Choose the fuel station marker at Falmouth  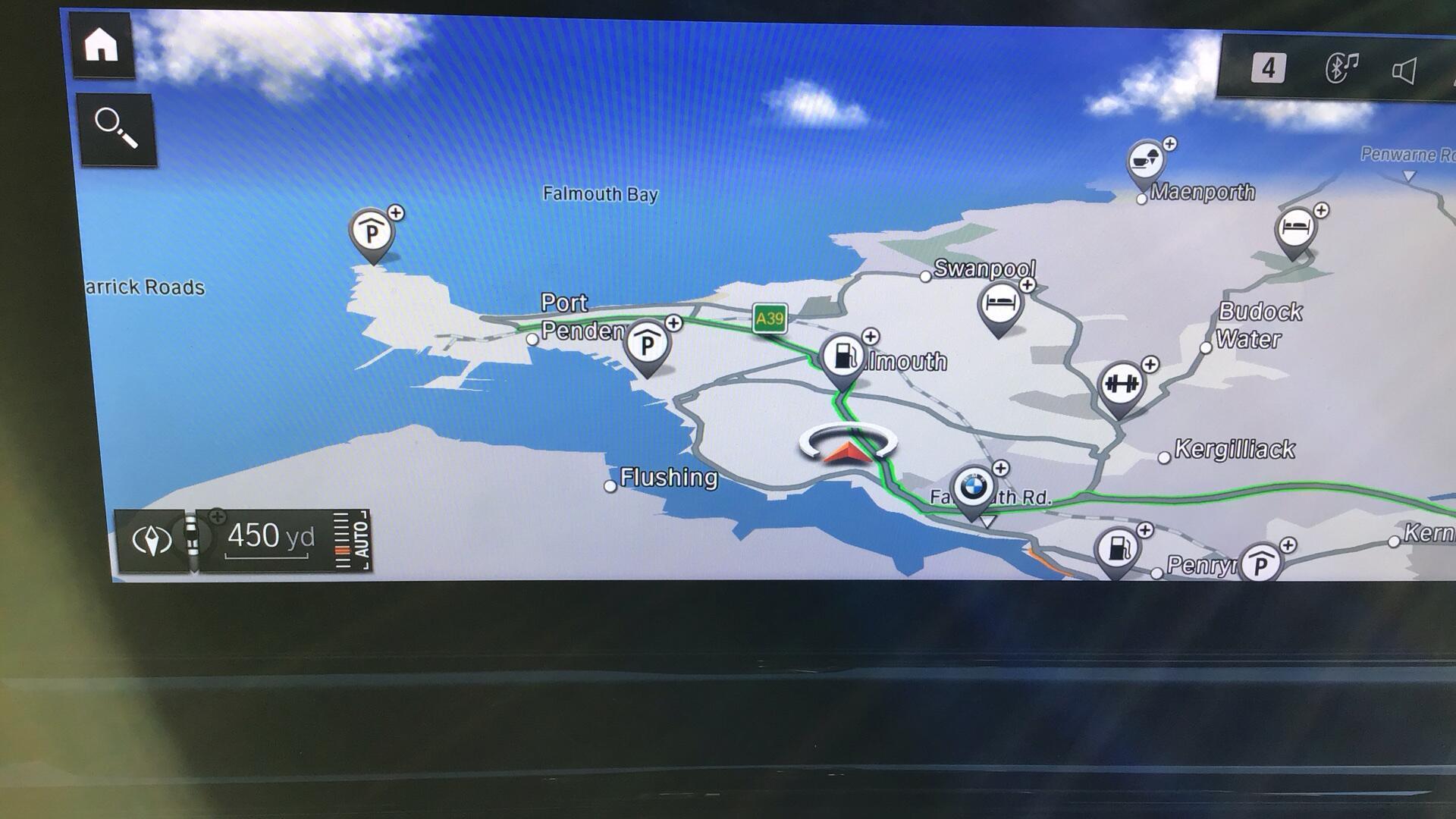click(x=843, y=356)
